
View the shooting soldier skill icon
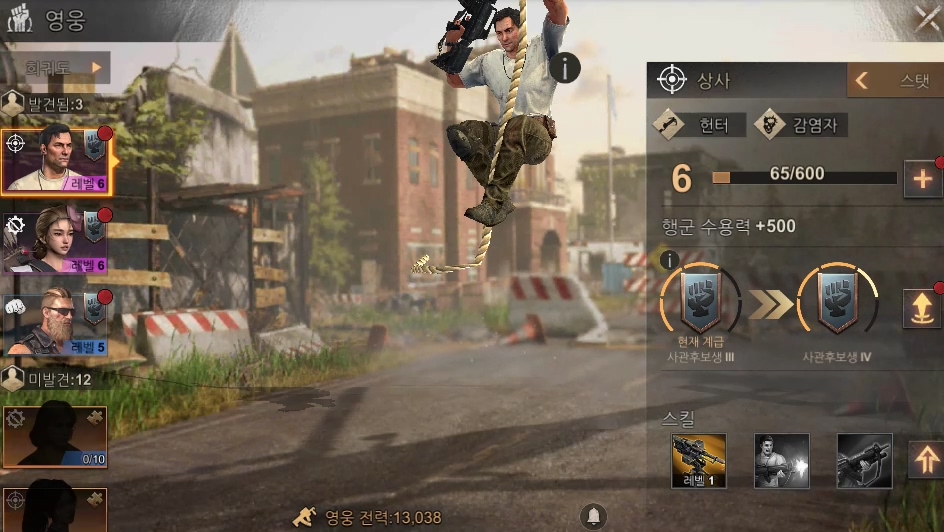tap(781, 460)
